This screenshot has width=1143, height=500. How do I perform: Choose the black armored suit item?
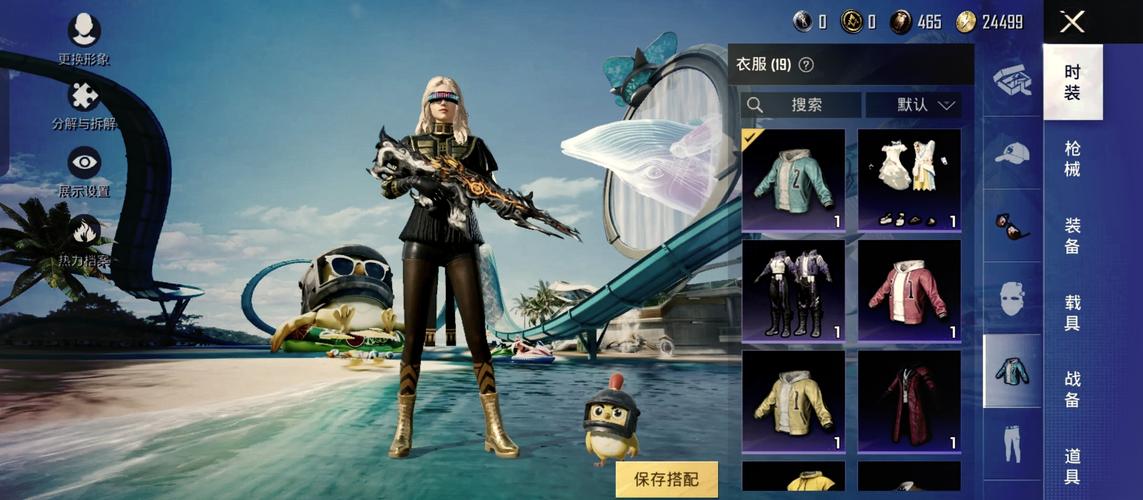[x=793, y=290]
